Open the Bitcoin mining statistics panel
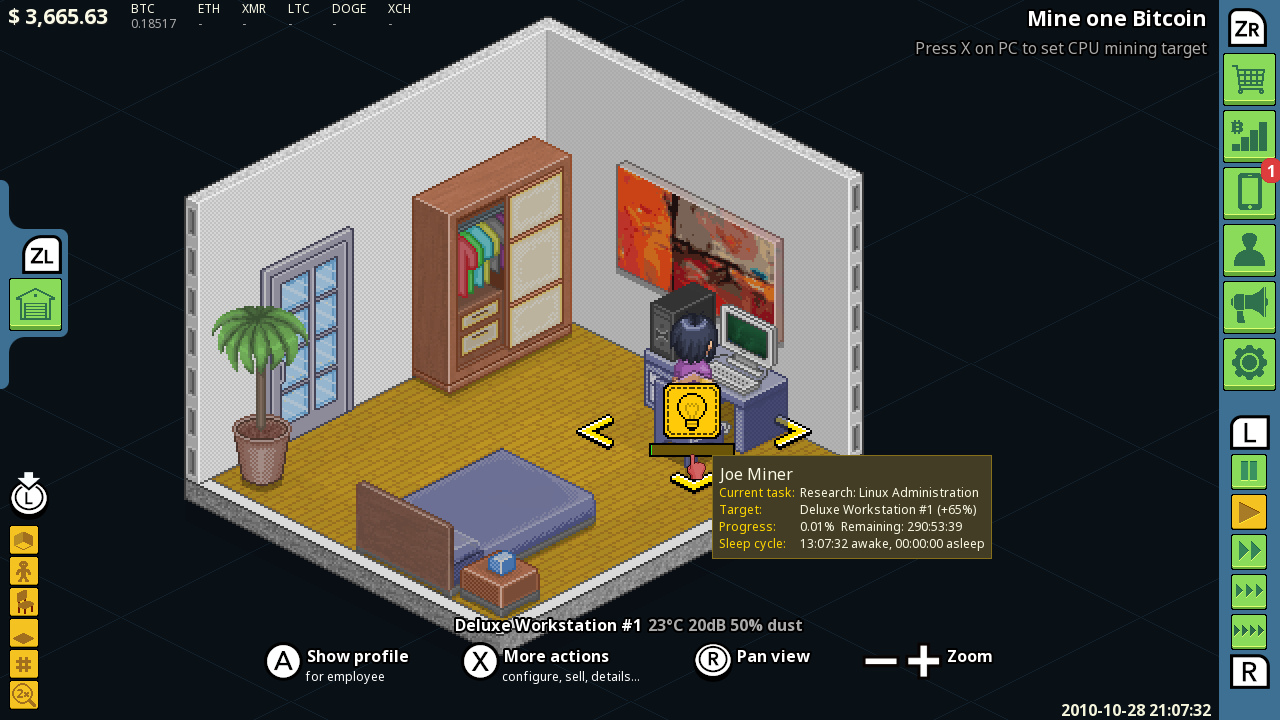Viewport: 1280px width, 720px height. (x=1248, y=136)
